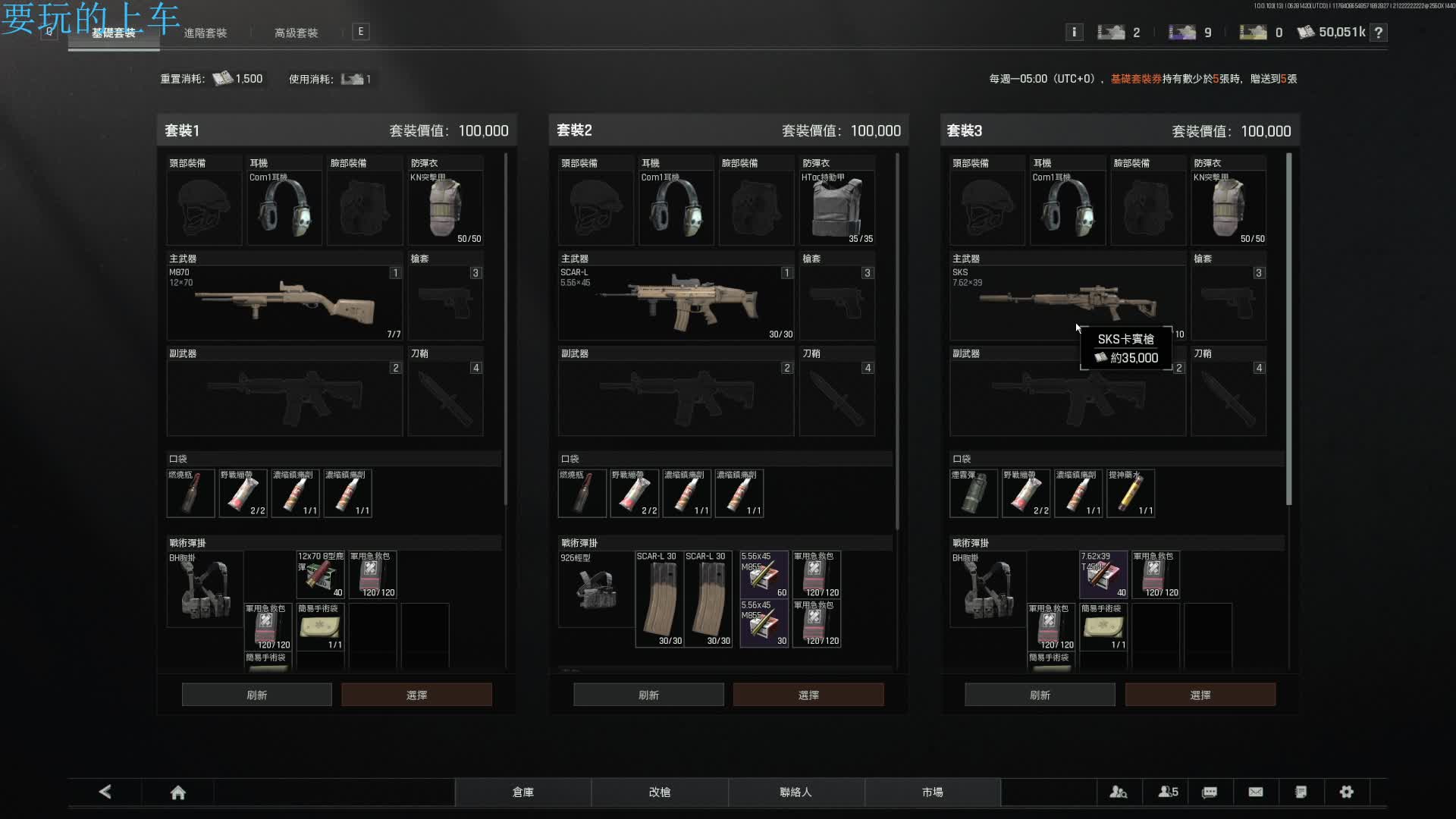Switch to the 進階套裝 tab
1456x819 pixels.
point(206,33)
